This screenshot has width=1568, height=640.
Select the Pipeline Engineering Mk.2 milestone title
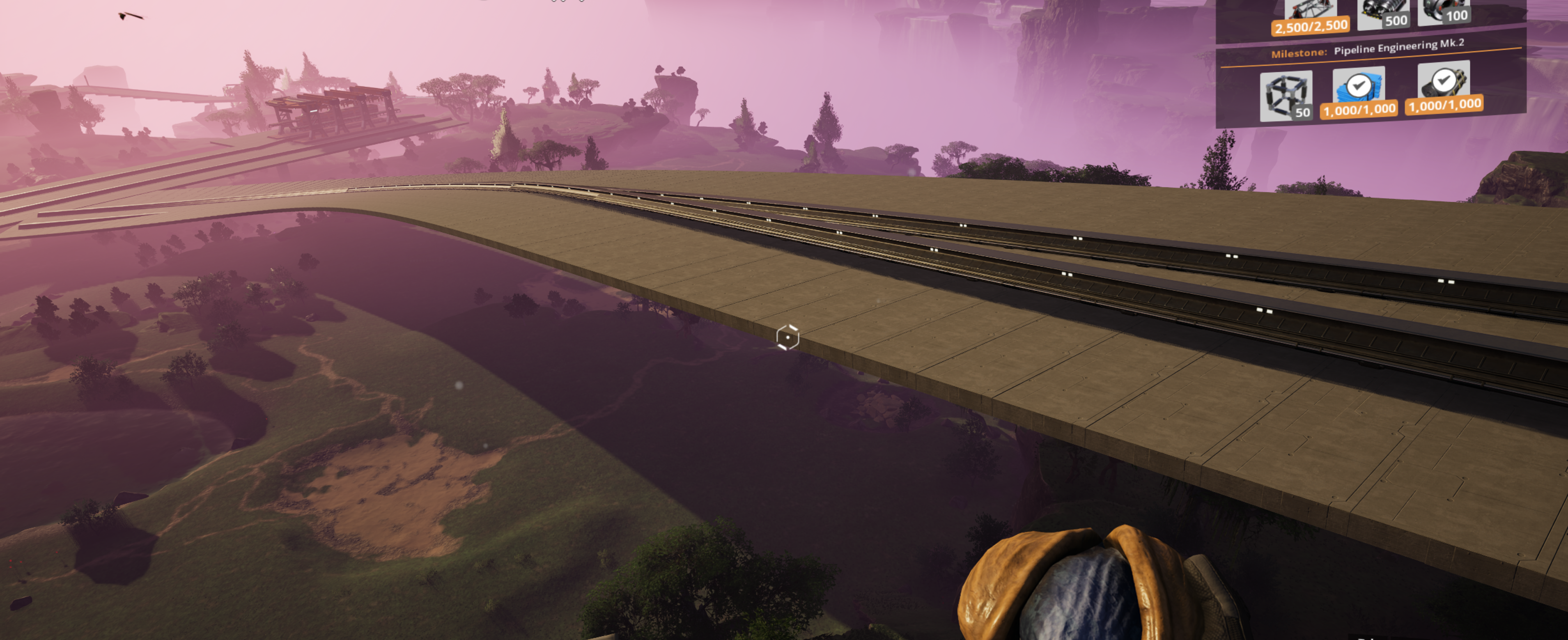tap(1398, 48)
